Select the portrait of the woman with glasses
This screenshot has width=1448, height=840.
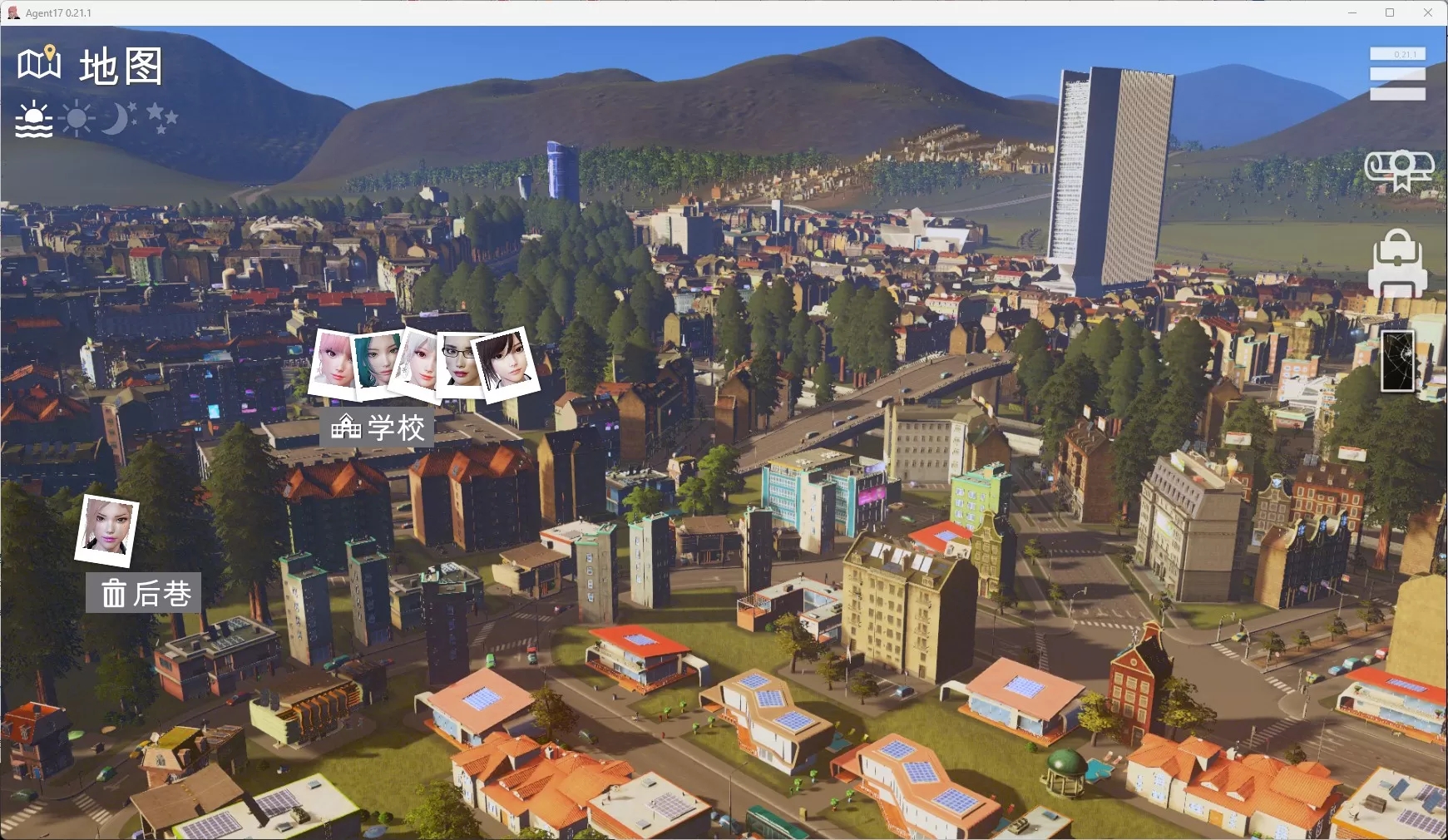458,360
